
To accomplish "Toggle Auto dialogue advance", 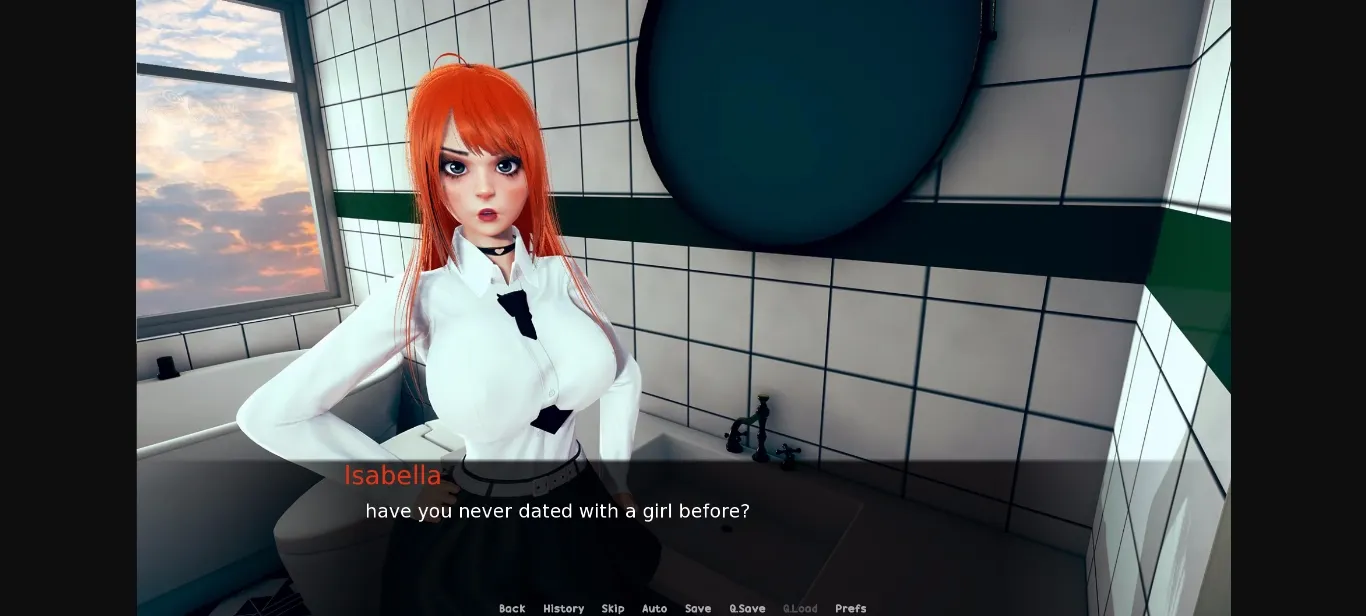I will pyautogui.click(x=654, y=608).
